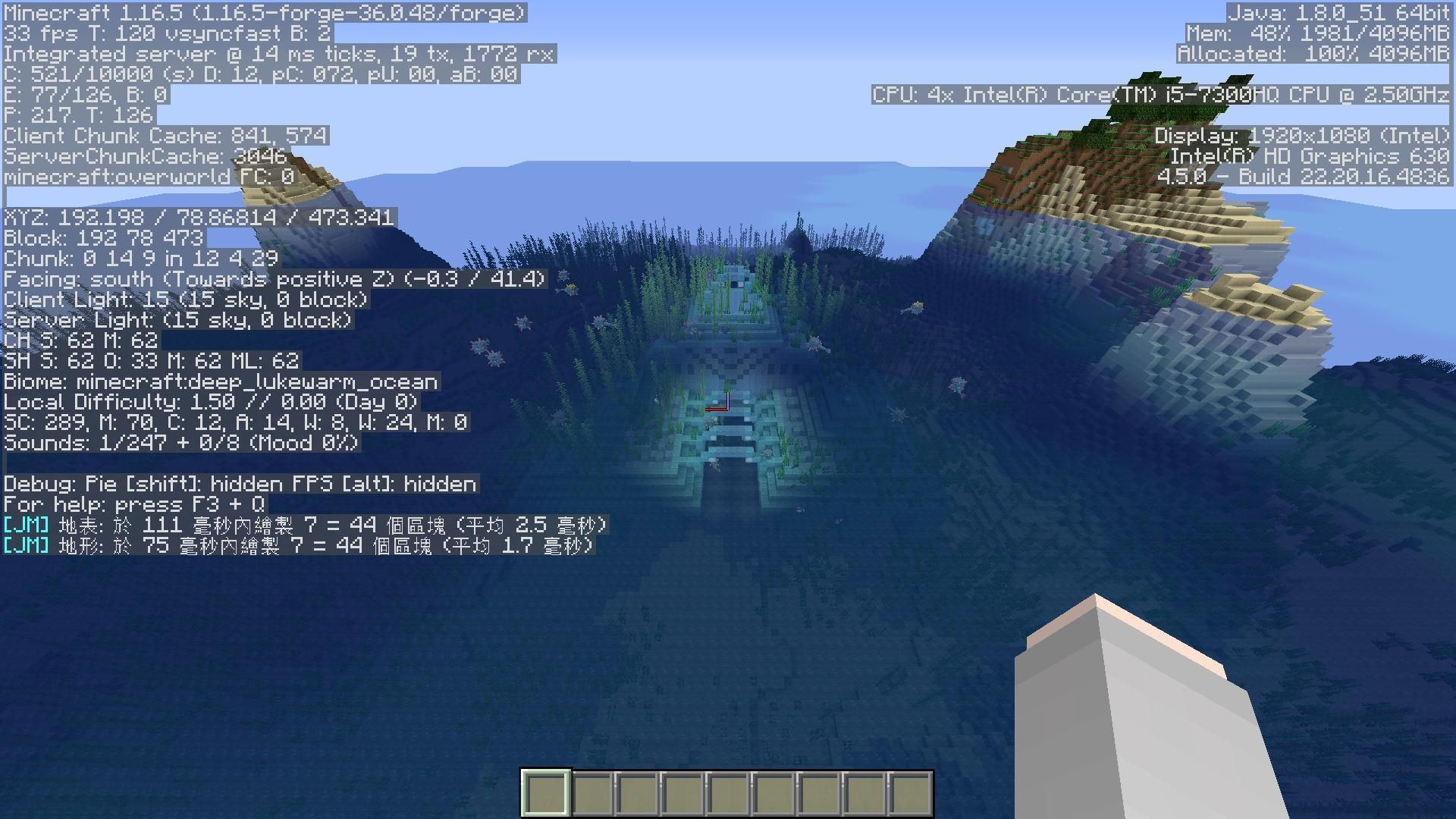This screenshot has height=819, width=1456.
Task: Click the ServerChunkCache: 3046 entry
Action: click(144, 157)
